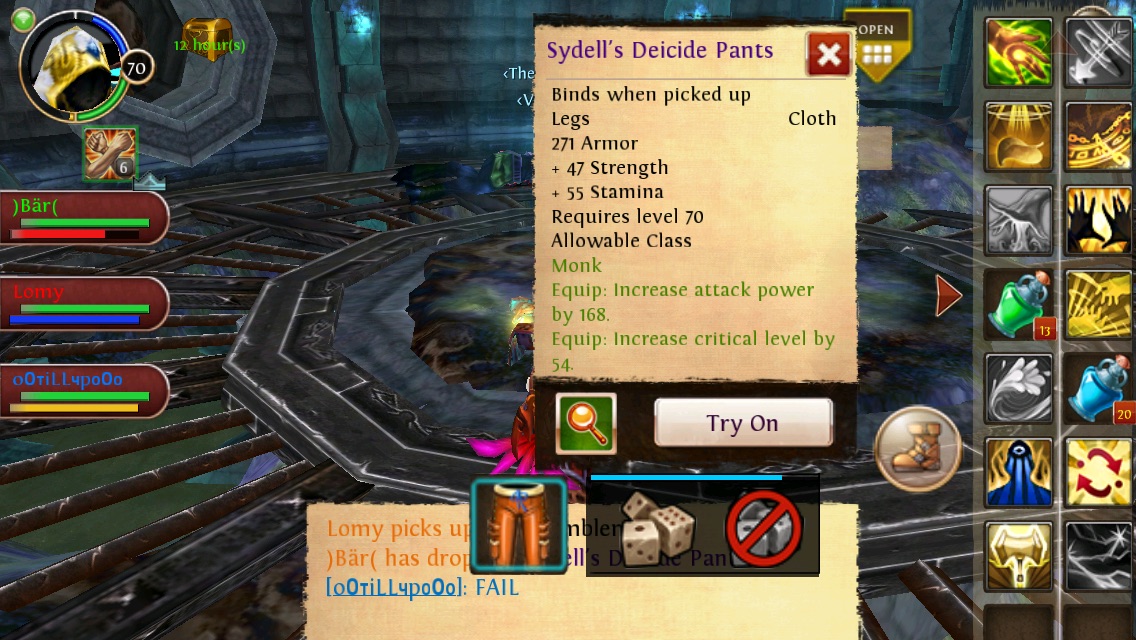This screenshot has height=640, width=1136.
Task: Open the yellow grid menu tab
Action: (877, 47)
